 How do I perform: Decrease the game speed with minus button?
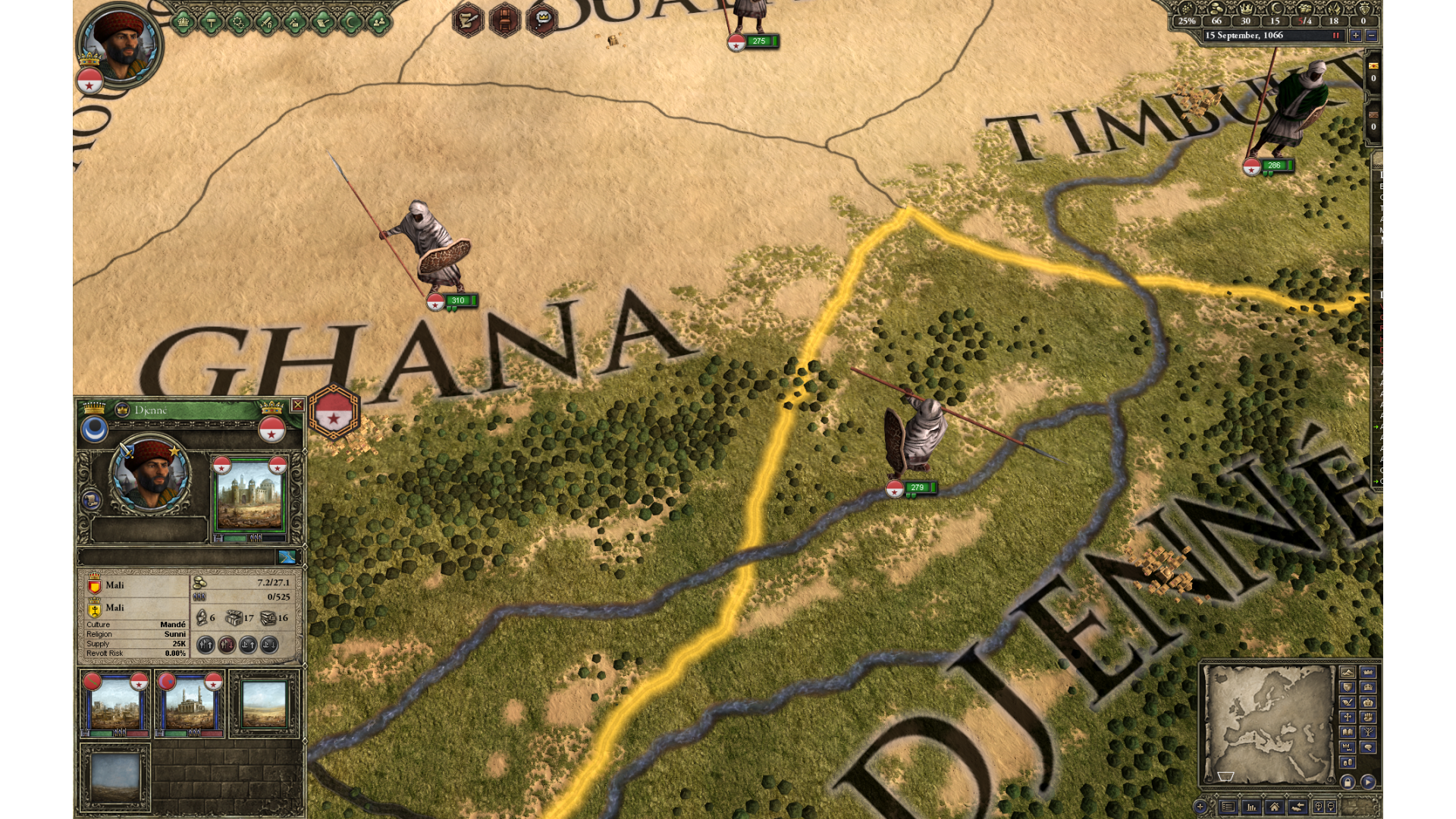[1371, 36]
